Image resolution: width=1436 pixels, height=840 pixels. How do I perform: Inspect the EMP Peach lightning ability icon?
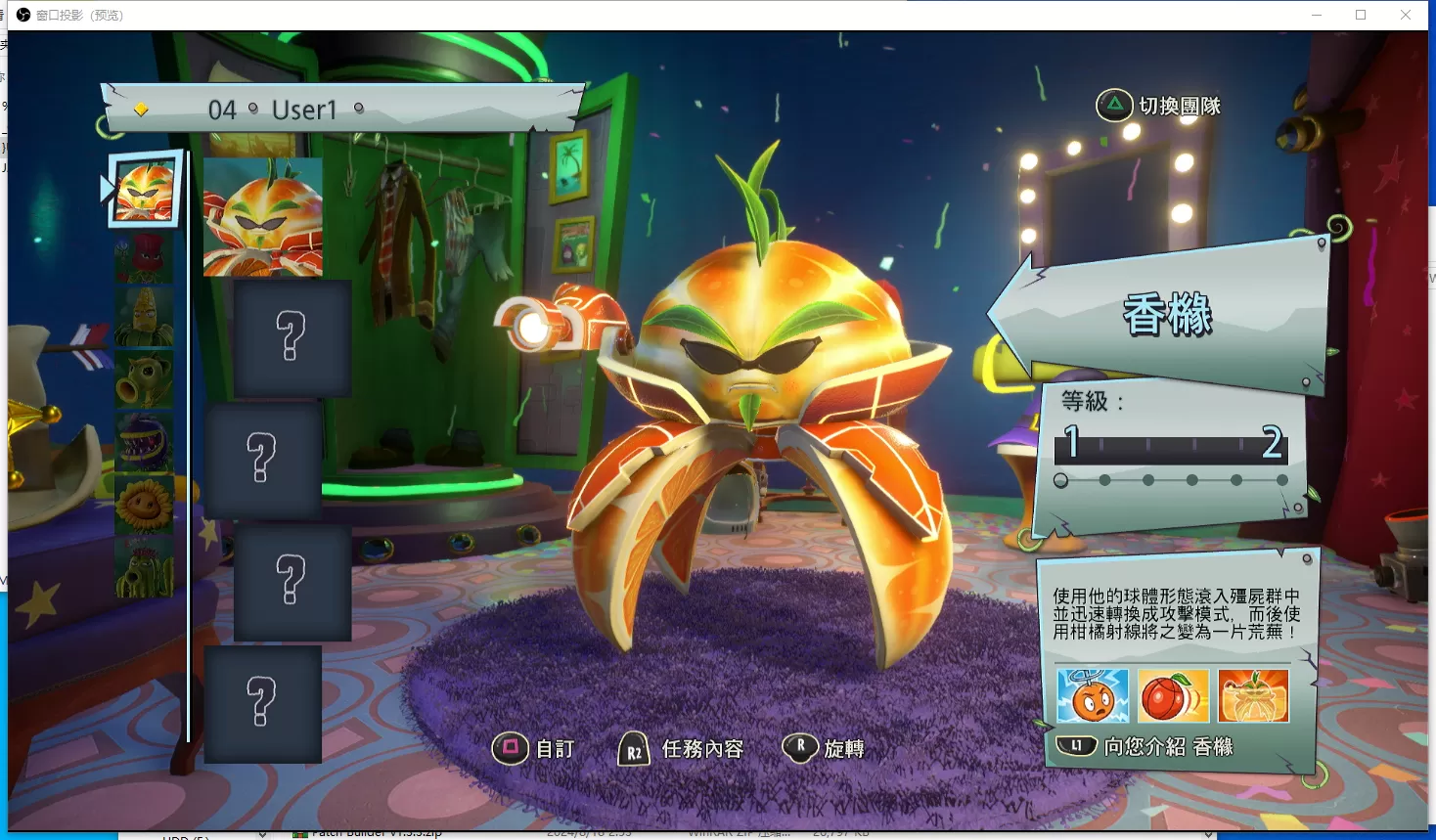tap(1093, 695)
